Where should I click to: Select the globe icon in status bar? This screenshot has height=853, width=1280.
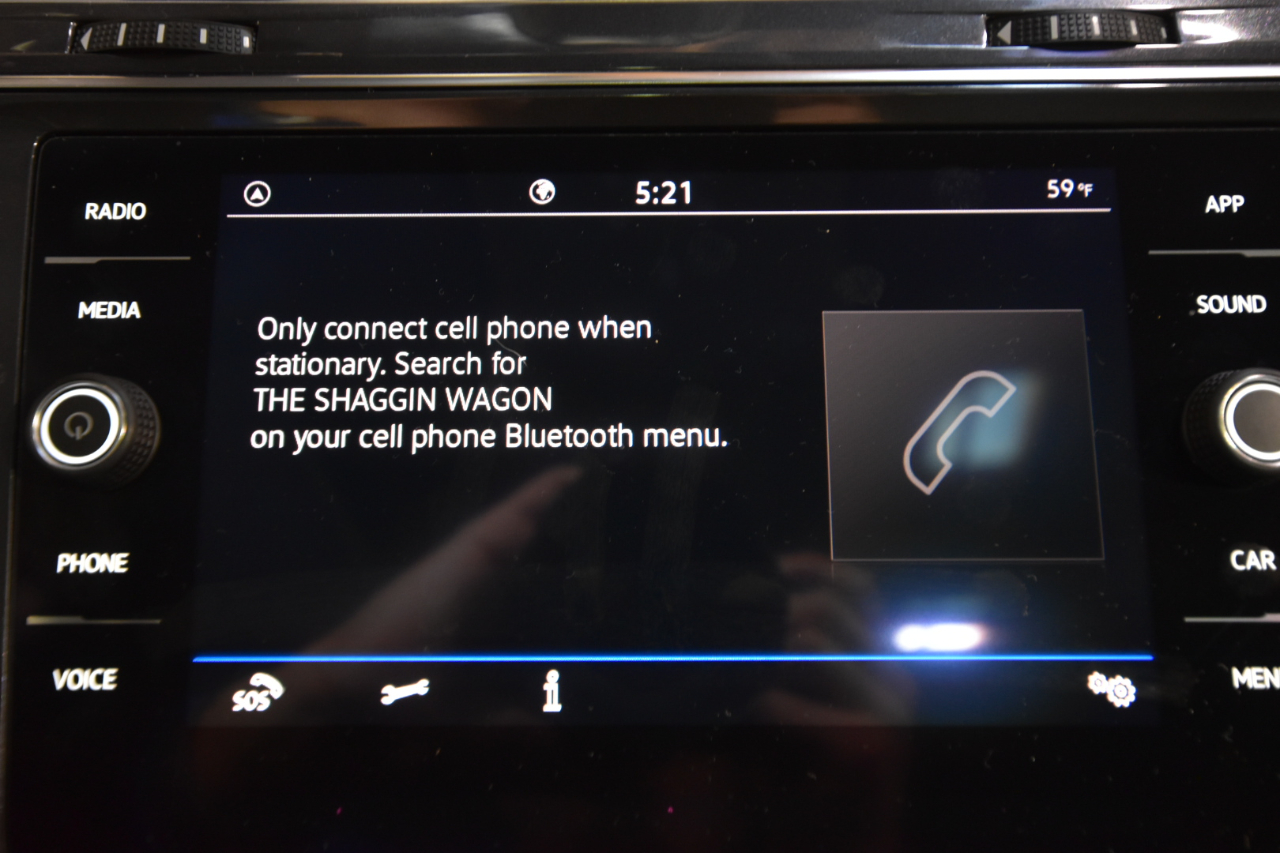pyautogui.click(x=542, y=192)
